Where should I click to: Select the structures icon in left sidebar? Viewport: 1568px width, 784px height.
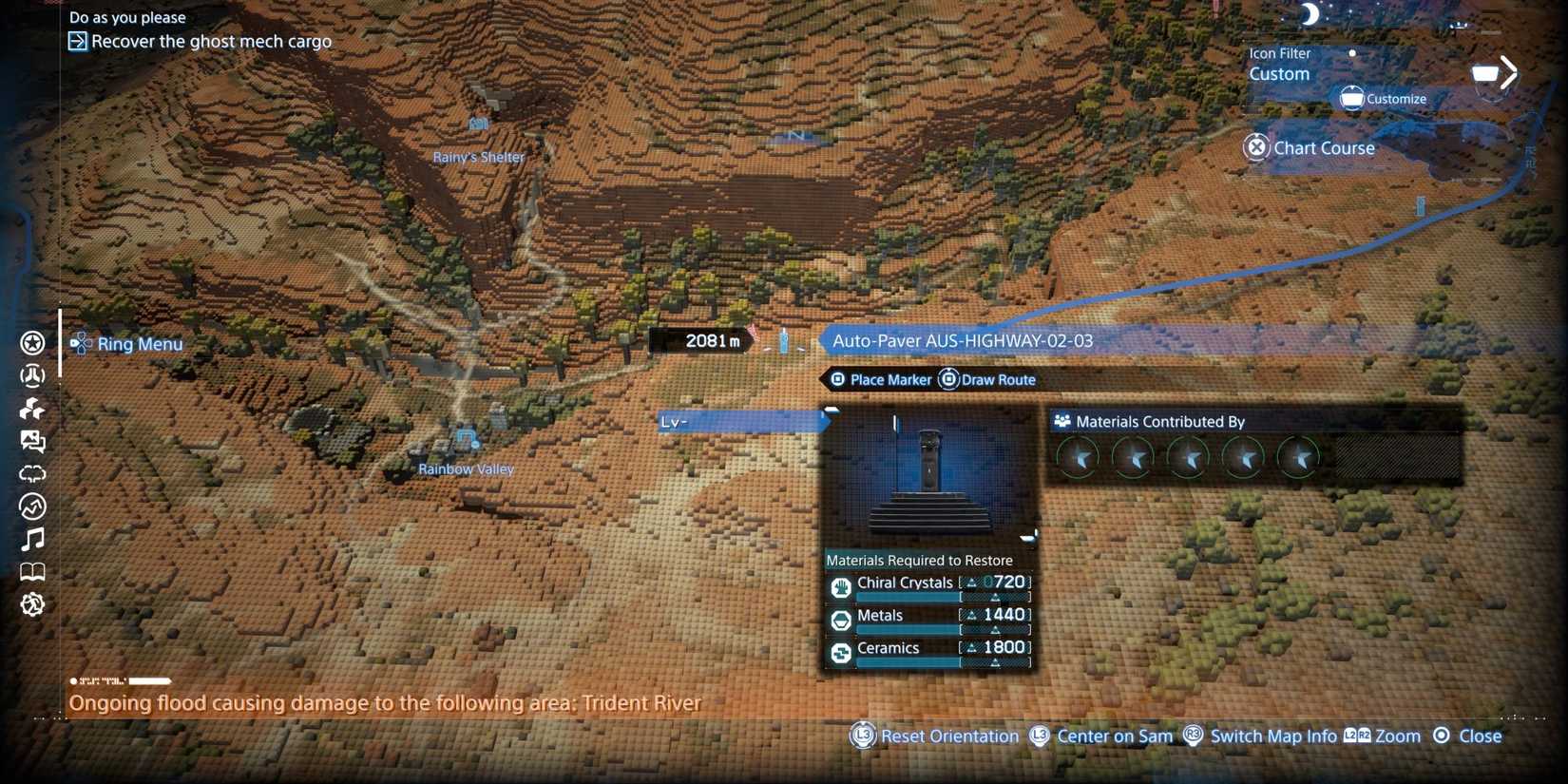point(32,408)
